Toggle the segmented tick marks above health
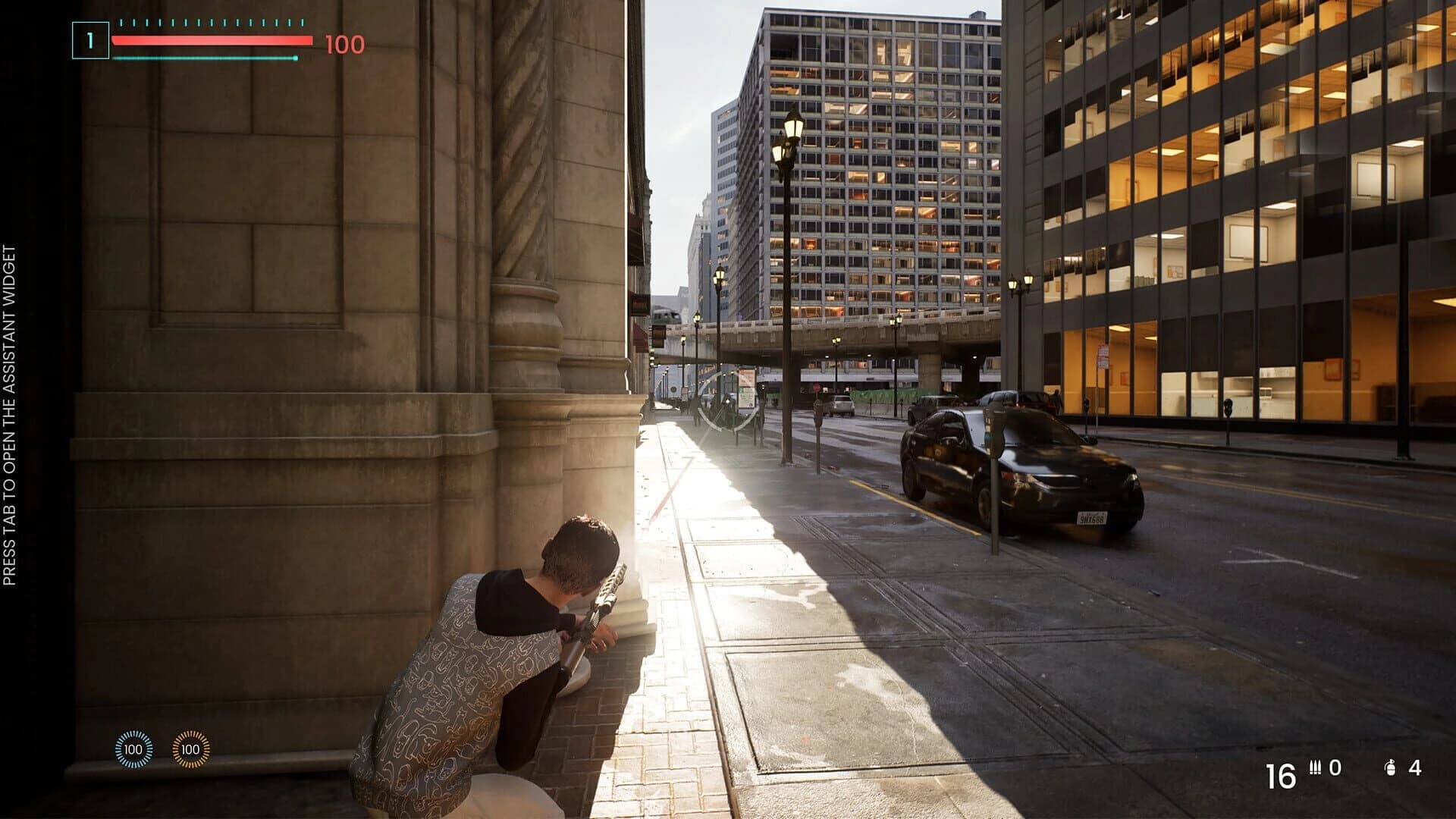The image size is (1456, 819). (212, 23)
